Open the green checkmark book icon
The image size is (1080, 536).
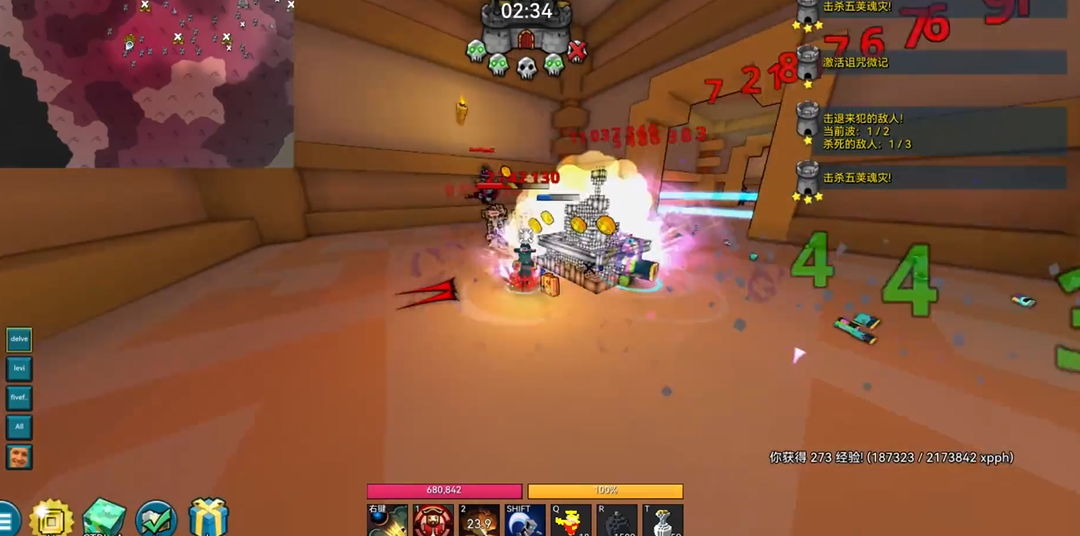[x=156, y=519]
